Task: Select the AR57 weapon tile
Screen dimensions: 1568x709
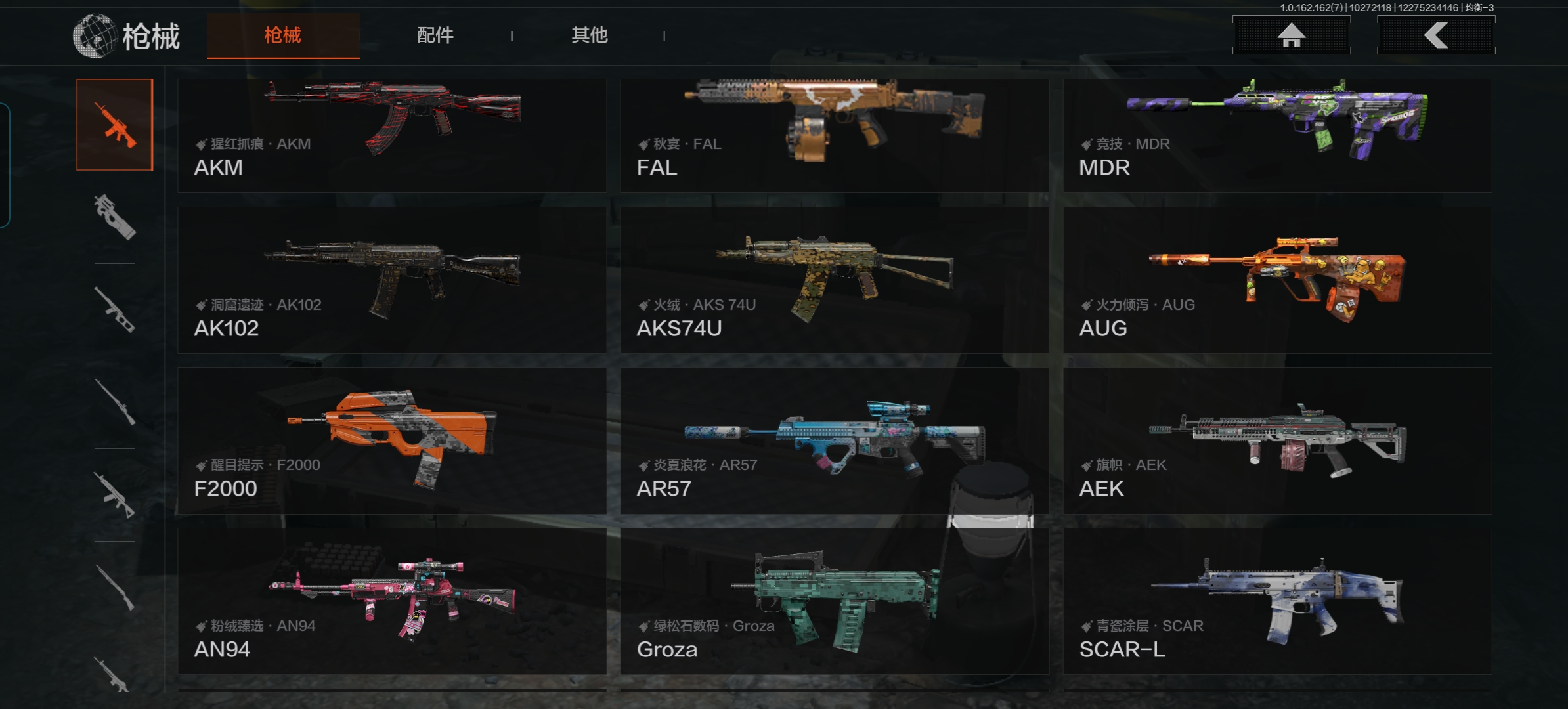Action: (834, 440)
